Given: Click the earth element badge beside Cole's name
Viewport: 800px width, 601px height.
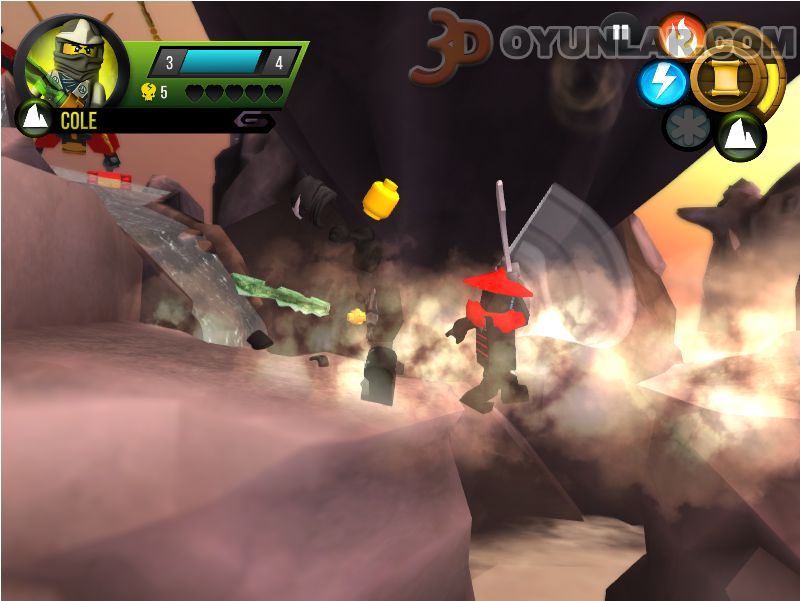Looking at the screenshot, I should (x=34, y=119).
